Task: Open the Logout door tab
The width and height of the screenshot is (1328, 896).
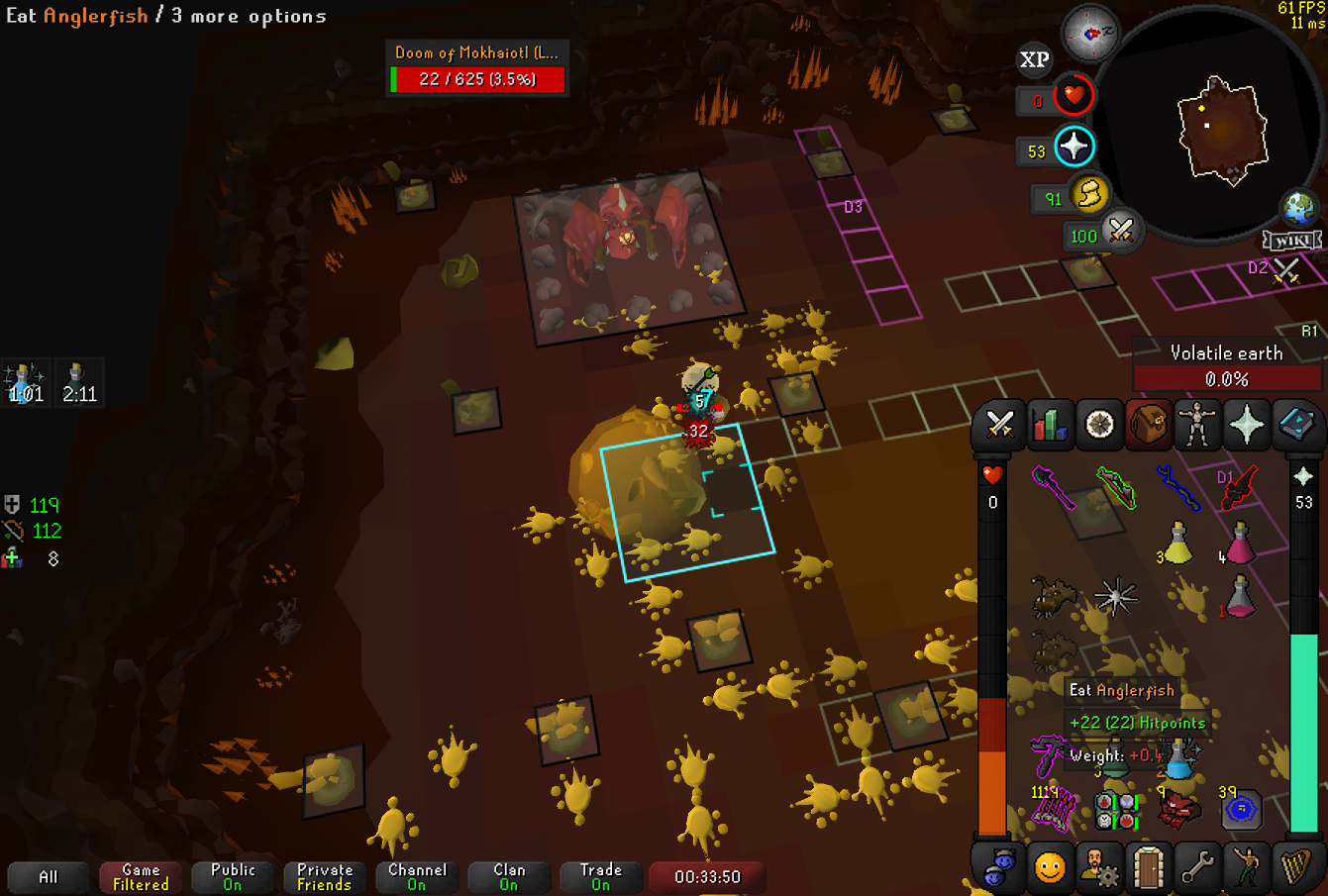Action: [1148, 868]
